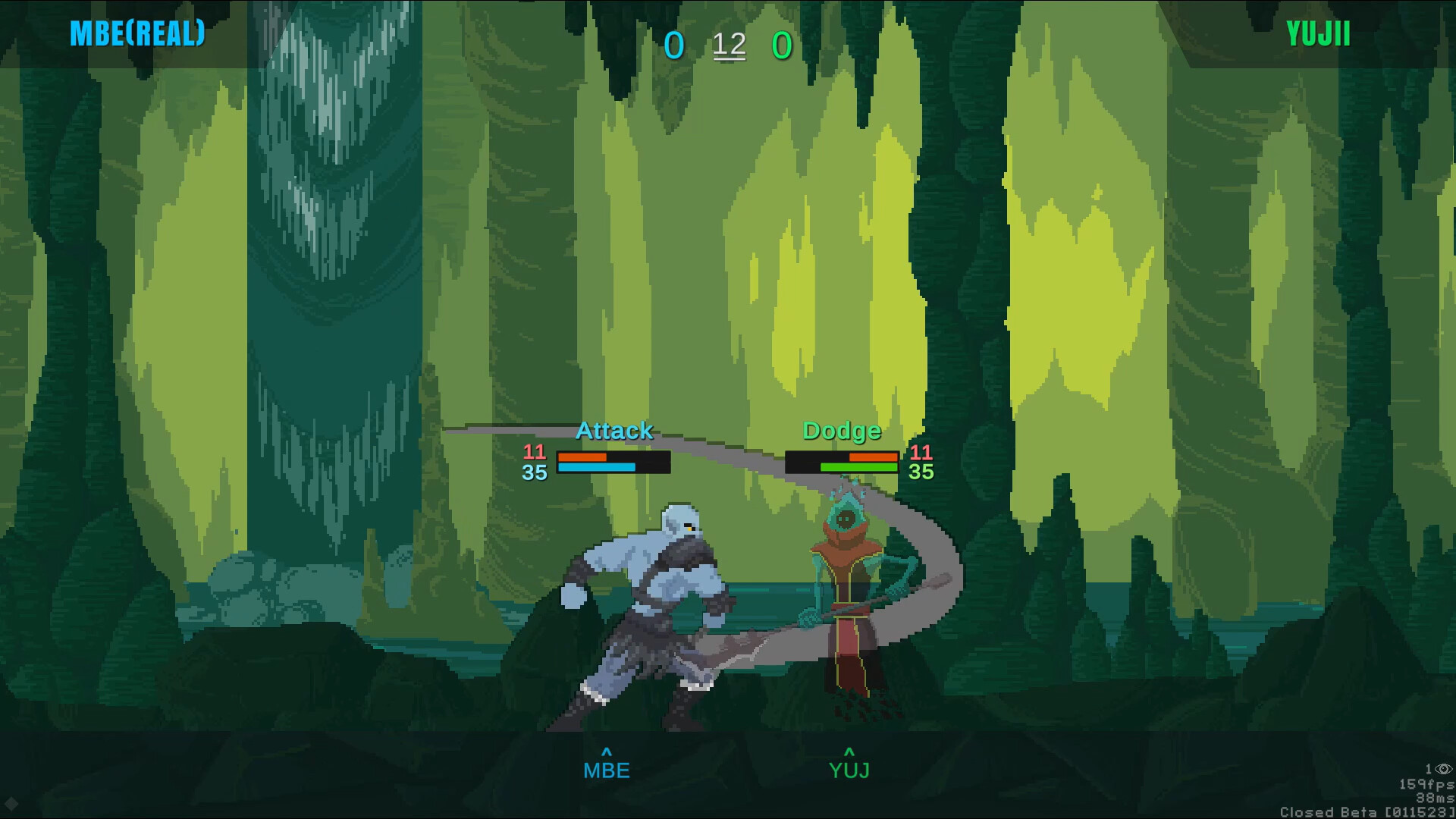The width and height of the screenshot is (1456, 819).
Task: Open the spectator eye icon
Action: pyautogui.click(x=1443, y=769)
